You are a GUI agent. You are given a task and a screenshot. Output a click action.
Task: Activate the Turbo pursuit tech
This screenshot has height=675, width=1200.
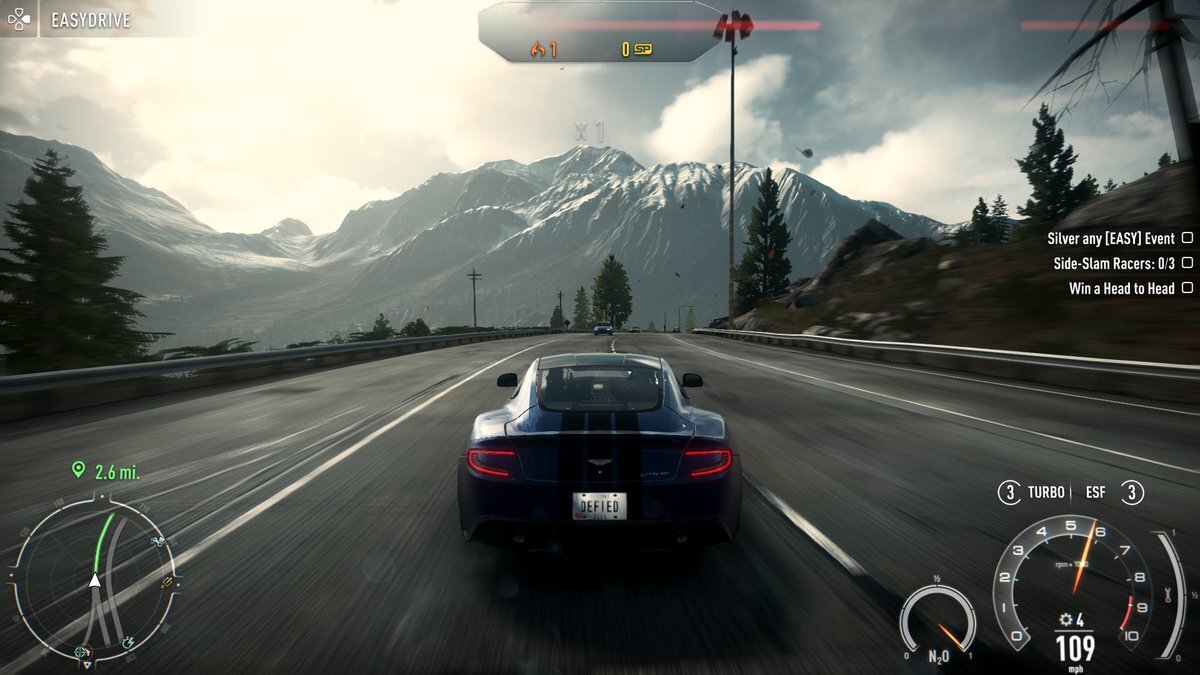pyautogui.click(x=1011, y=493)
